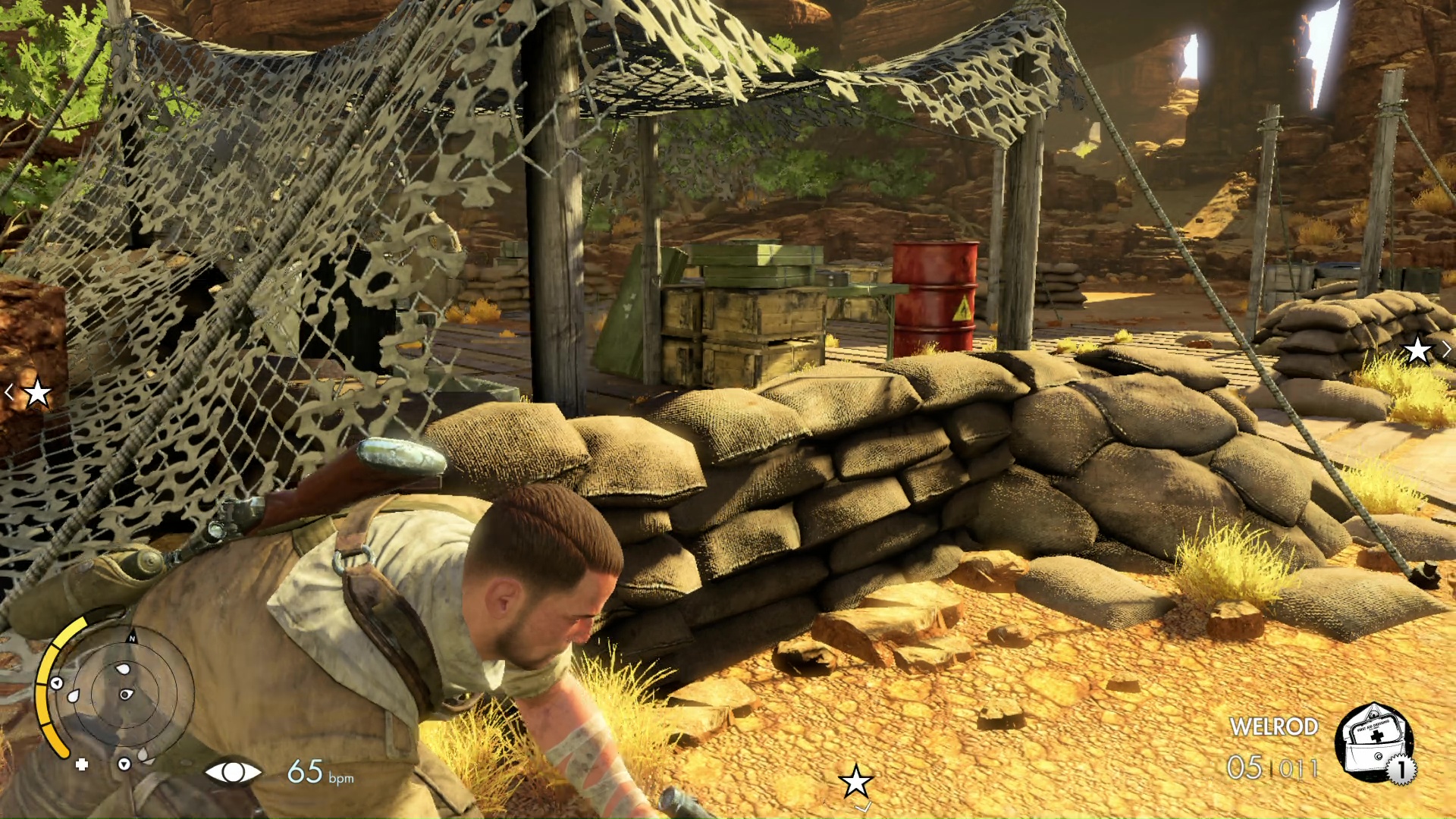Select the first aid kit item icon
Screen dimensions: 1456x819
pos(1373,741)
